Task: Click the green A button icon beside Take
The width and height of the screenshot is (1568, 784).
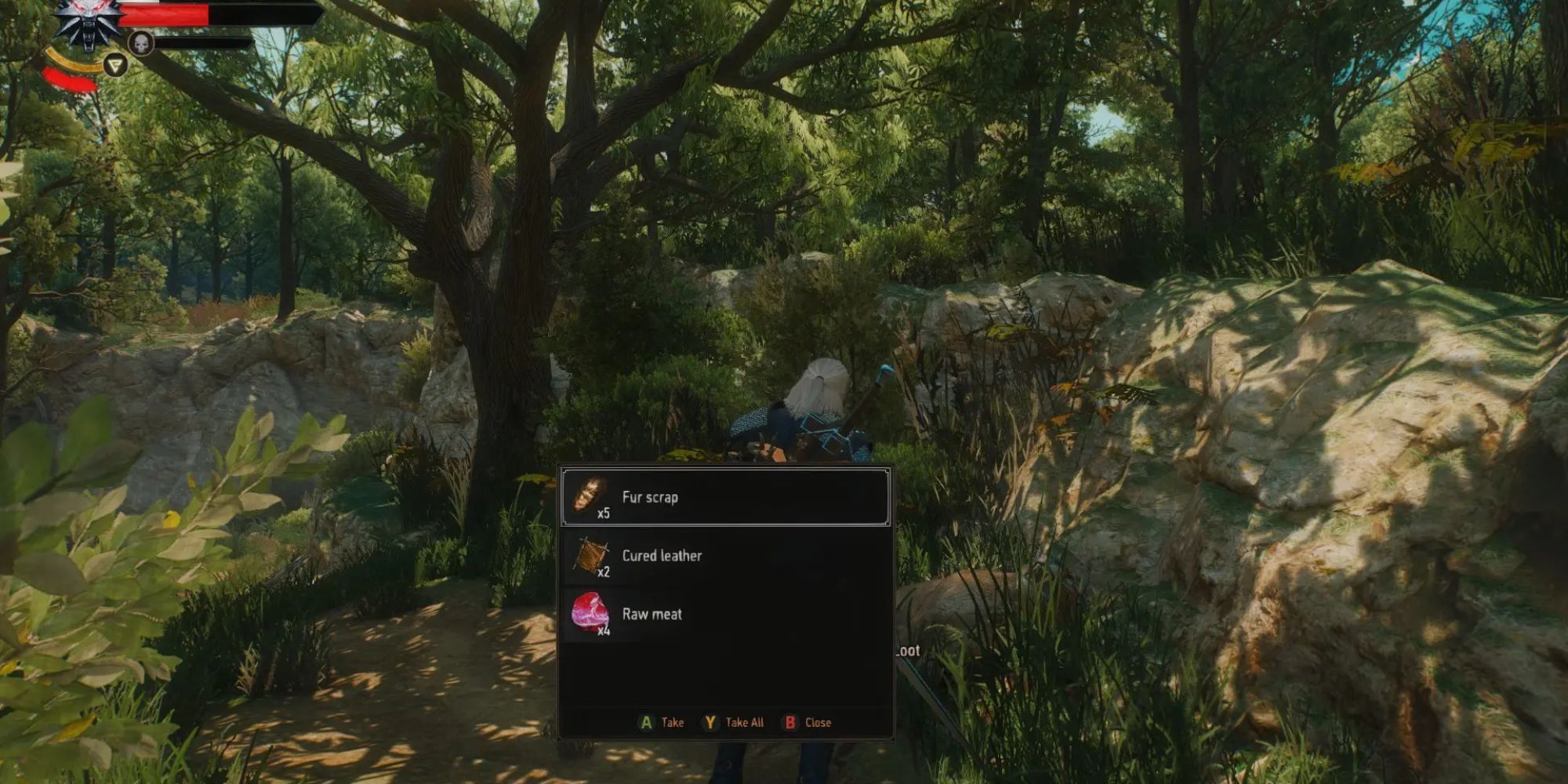Action: [644, 722]
